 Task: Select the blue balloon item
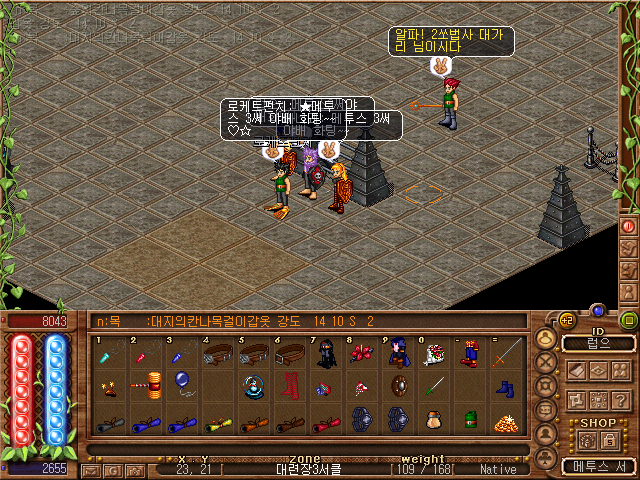(182, 384)
